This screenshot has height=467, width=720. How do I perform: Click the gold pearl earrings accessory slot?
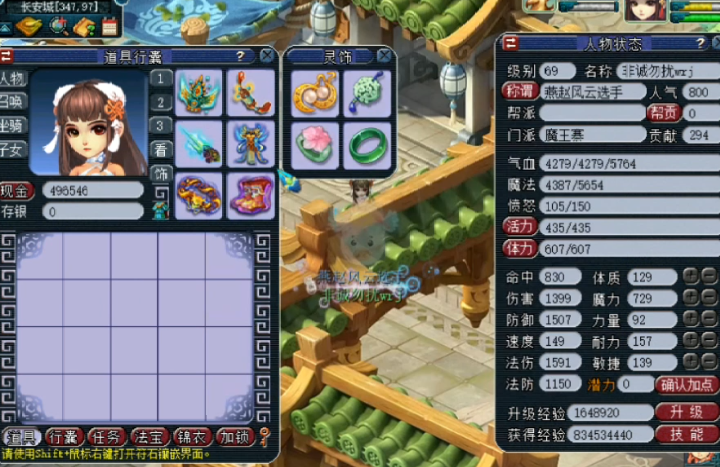[315, 93]
